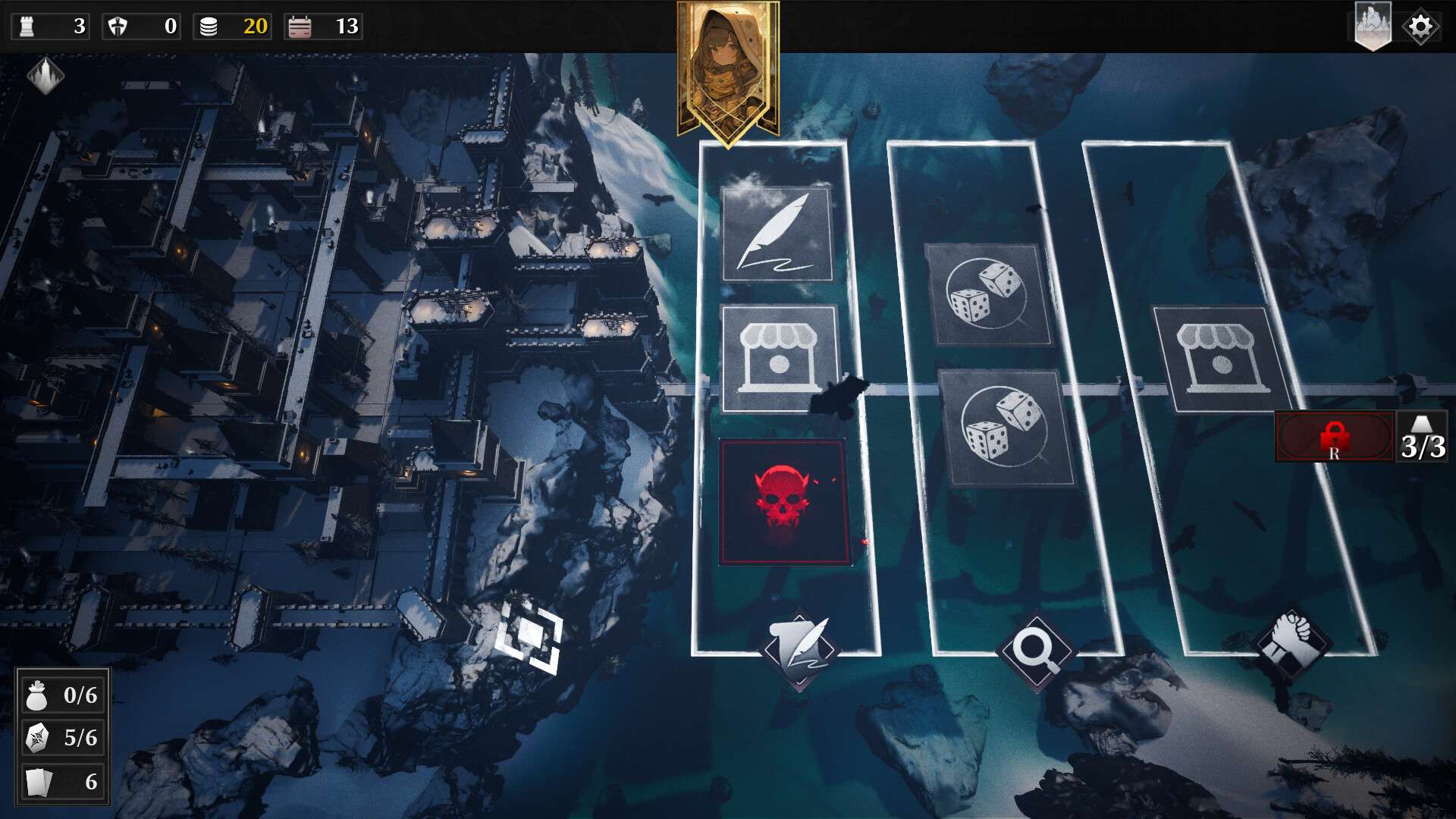This screenshot has height=819, width=1456.
Task: Open the dice pool showing 5/6
Action: 63,737
